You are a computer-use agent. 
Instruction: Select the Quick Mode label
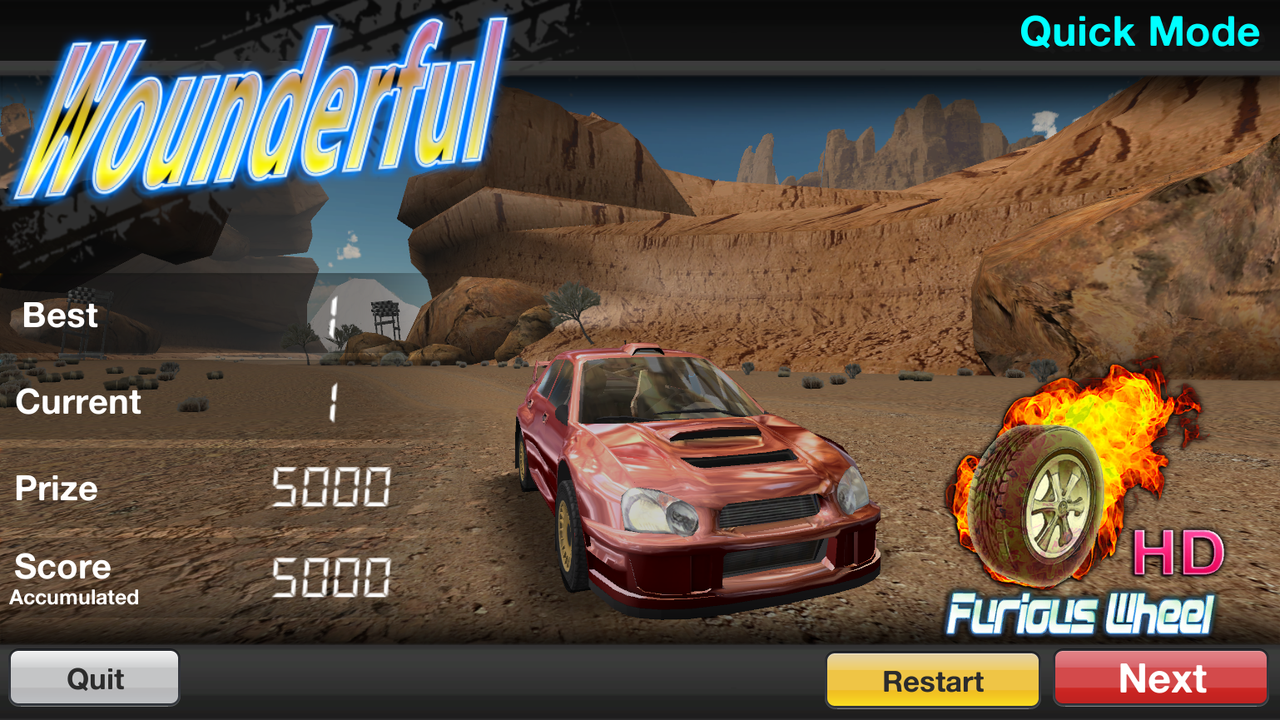point(1139,31)
